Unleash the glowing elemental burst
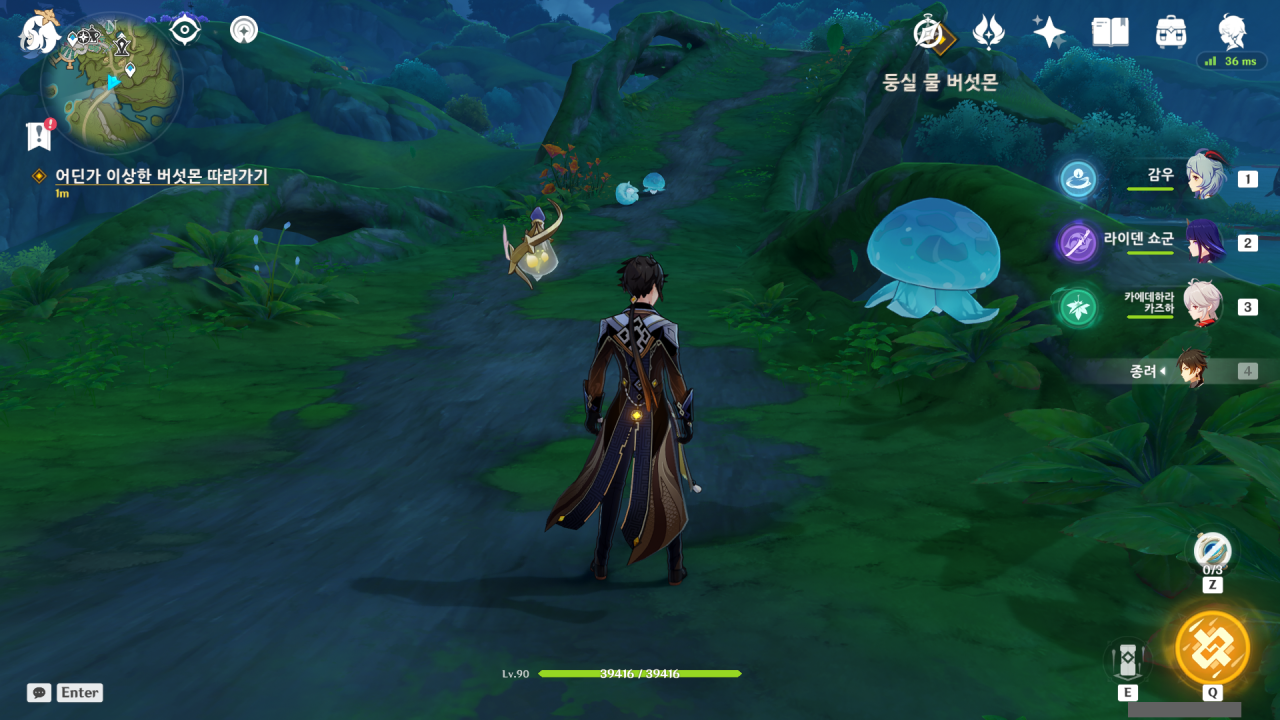 [x=1212, y=648]
